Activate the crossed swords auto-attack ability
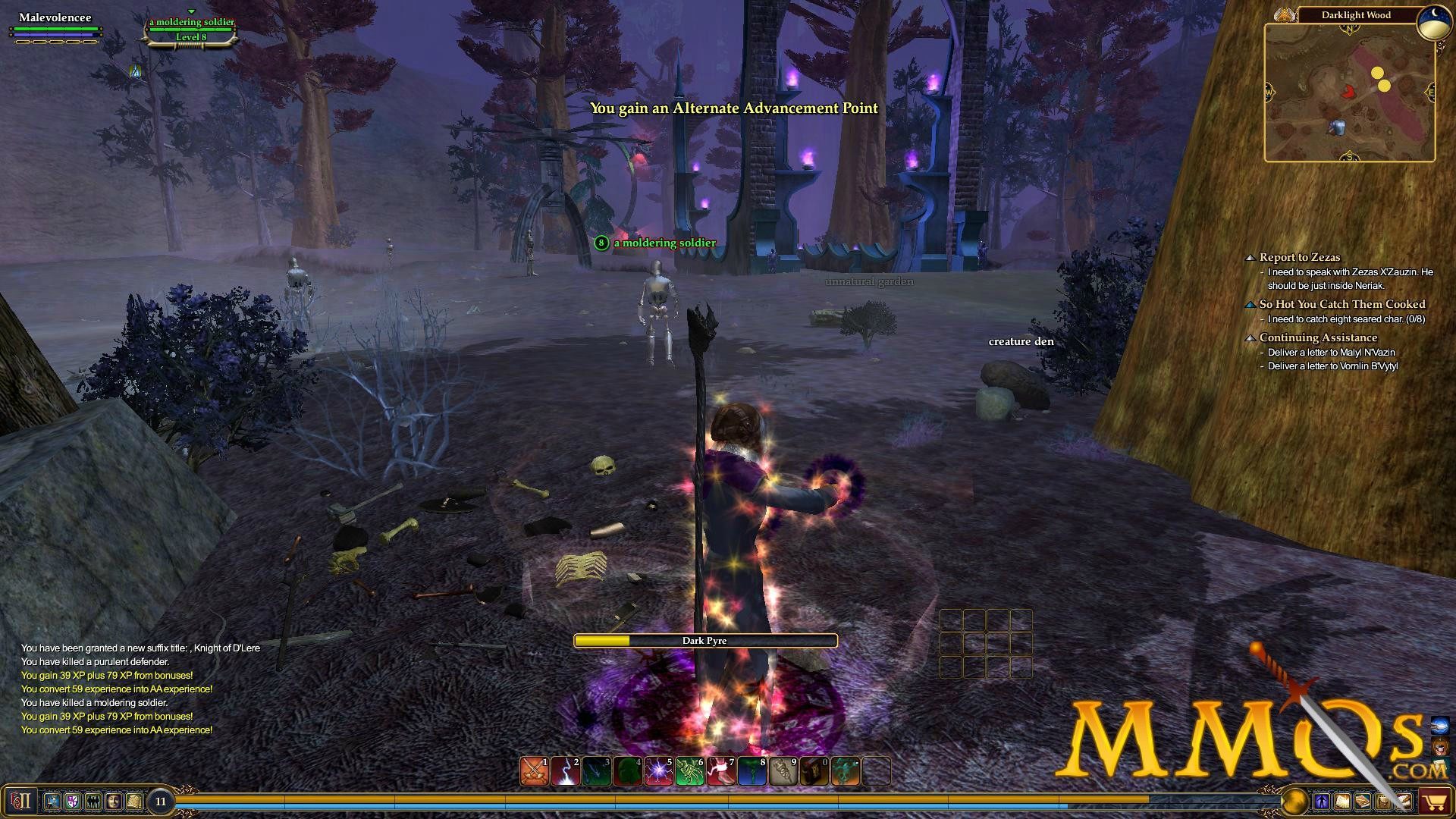 pyautogui.click(x=535, y=771)
